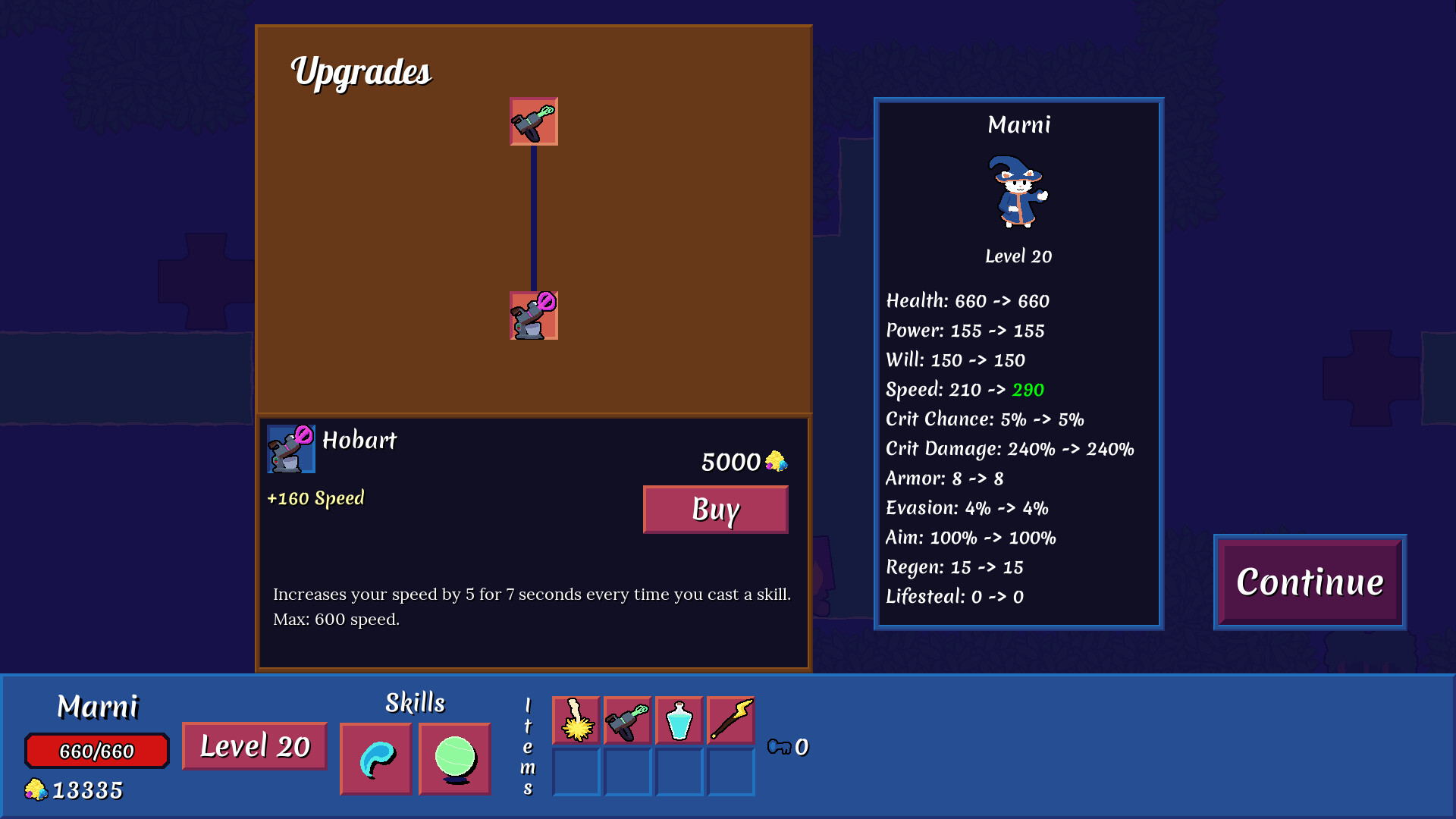Viewport: 1456px width, 819px height.
Task: Click the gem icon next to the 5000 price
Action: [776, 462]
